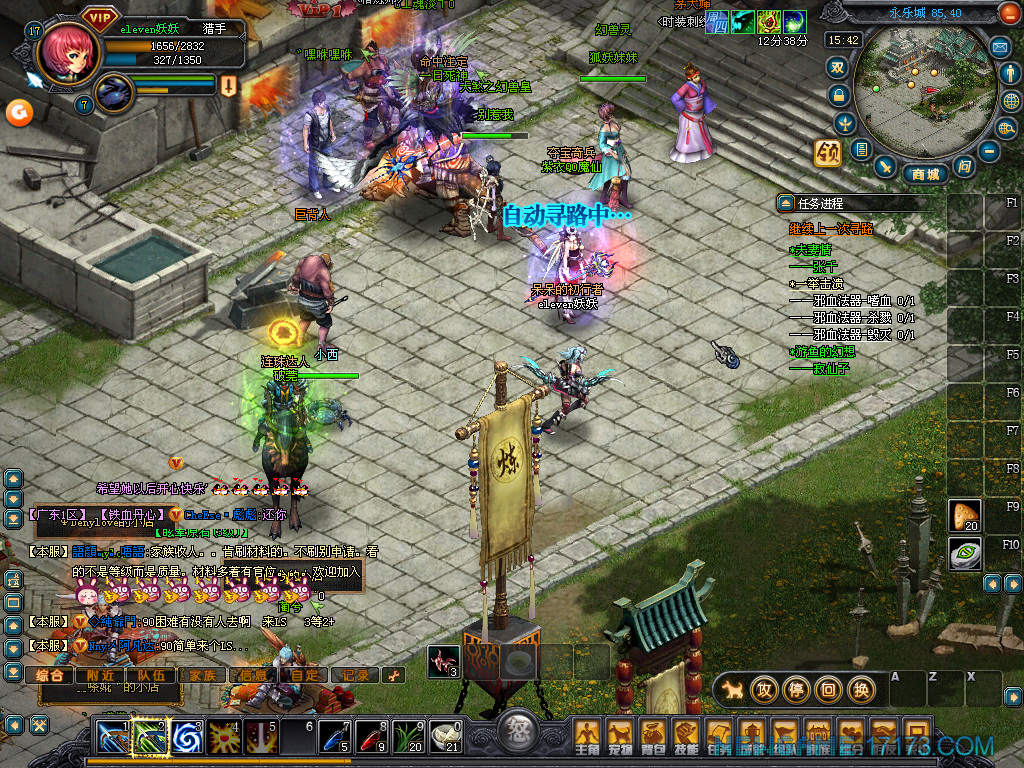
Task: Open the 主角 character menu
Action: [587, 737]
